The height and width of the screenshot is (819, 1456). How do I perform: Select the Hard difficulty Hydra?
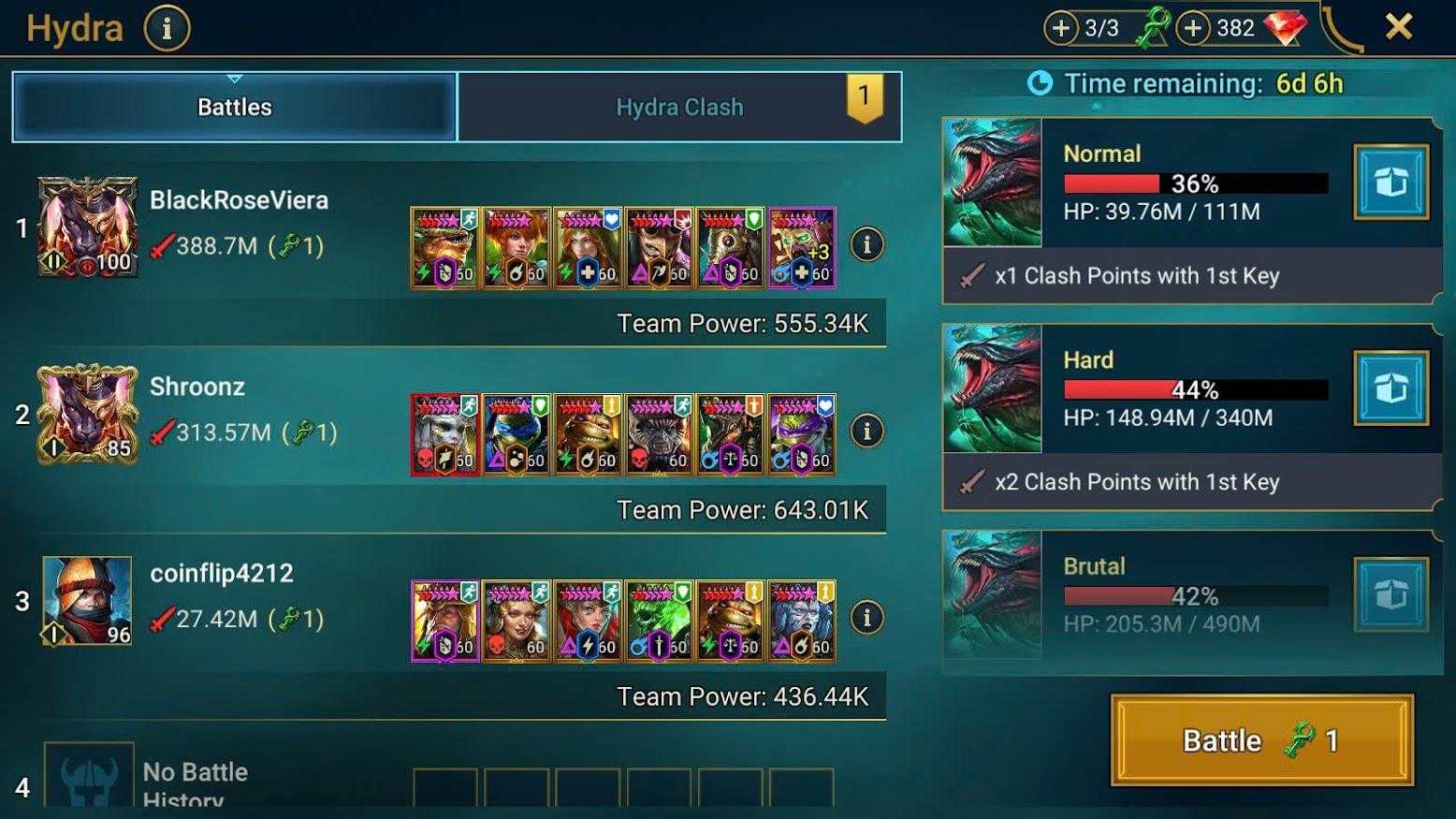point(1147,388)
